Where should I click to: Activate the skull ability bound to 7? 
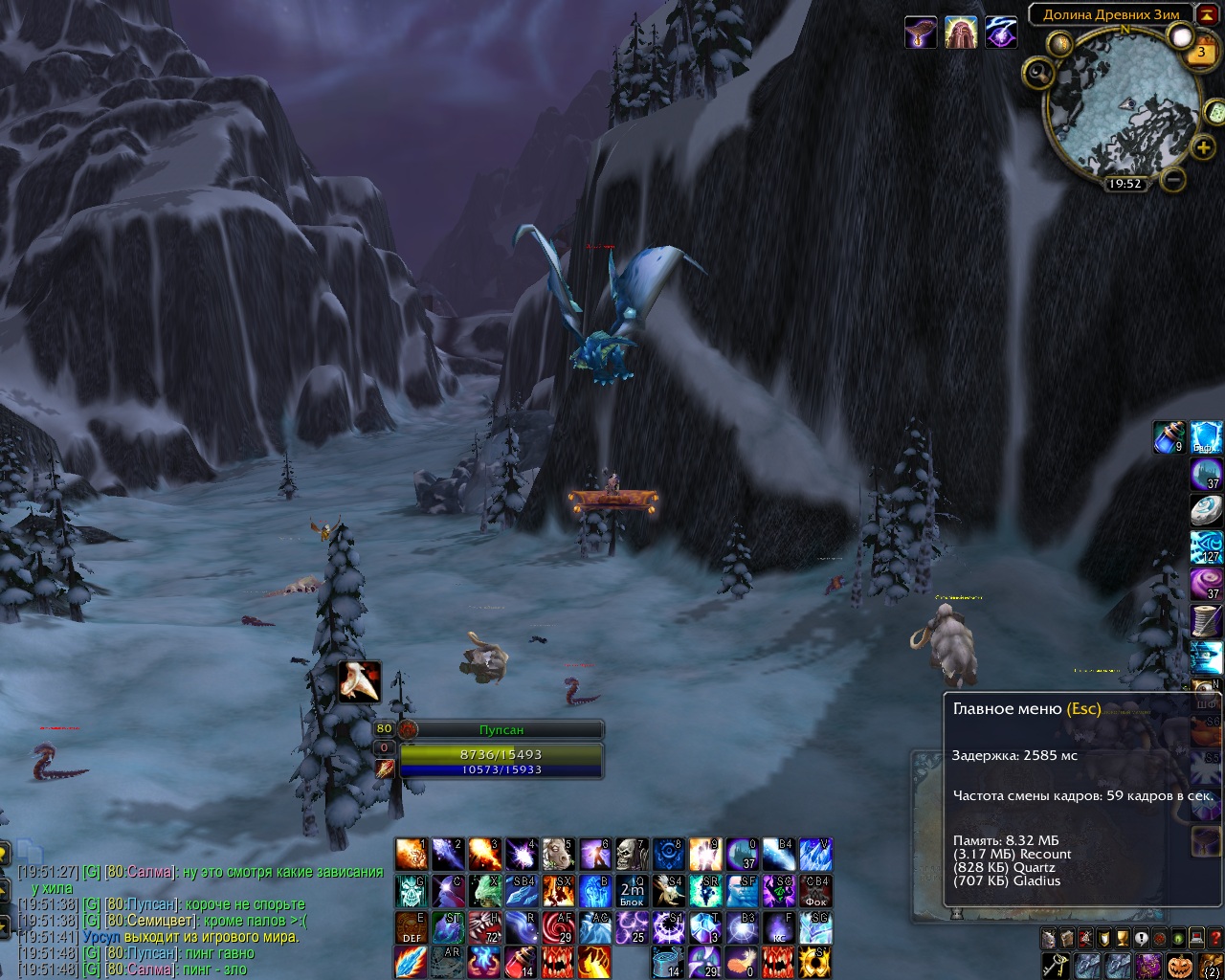[631, 854]
